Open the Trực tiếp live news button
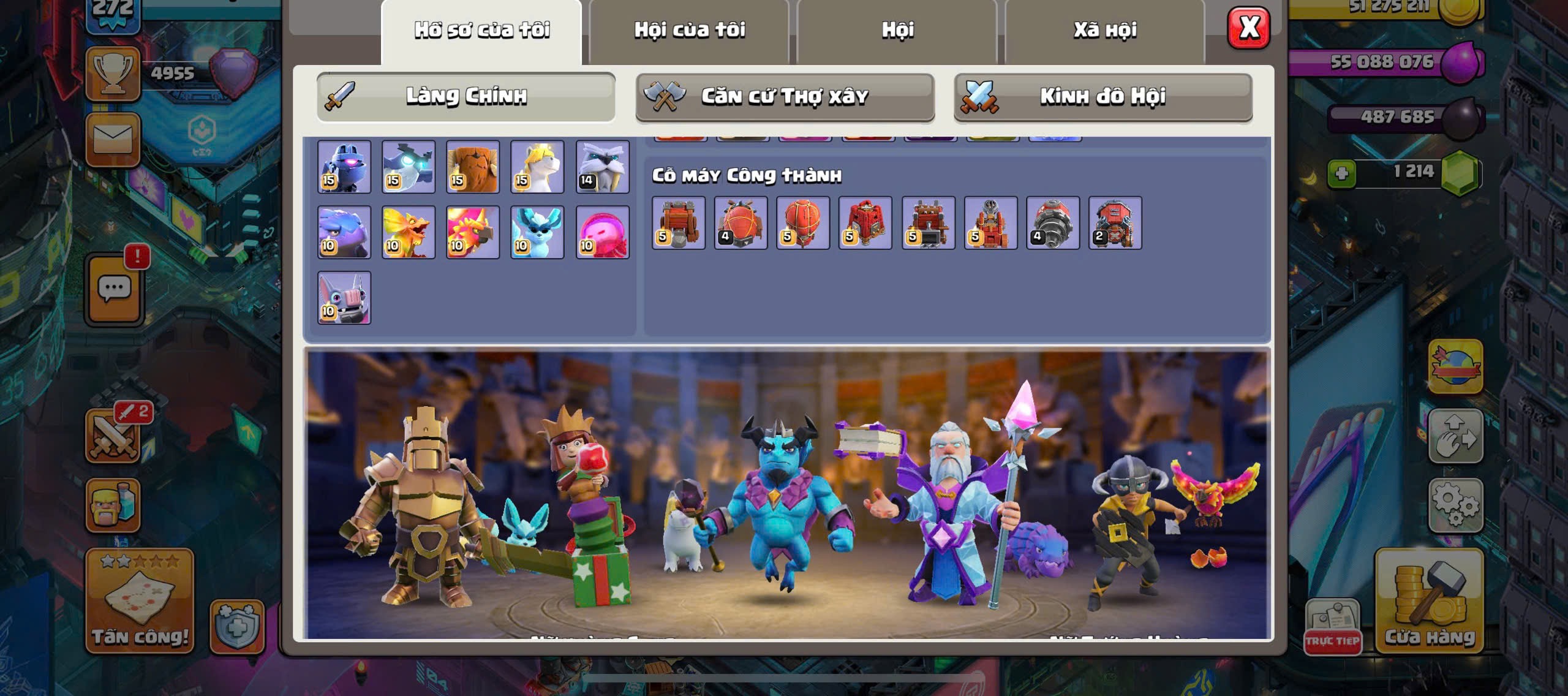 point(1332,626)
